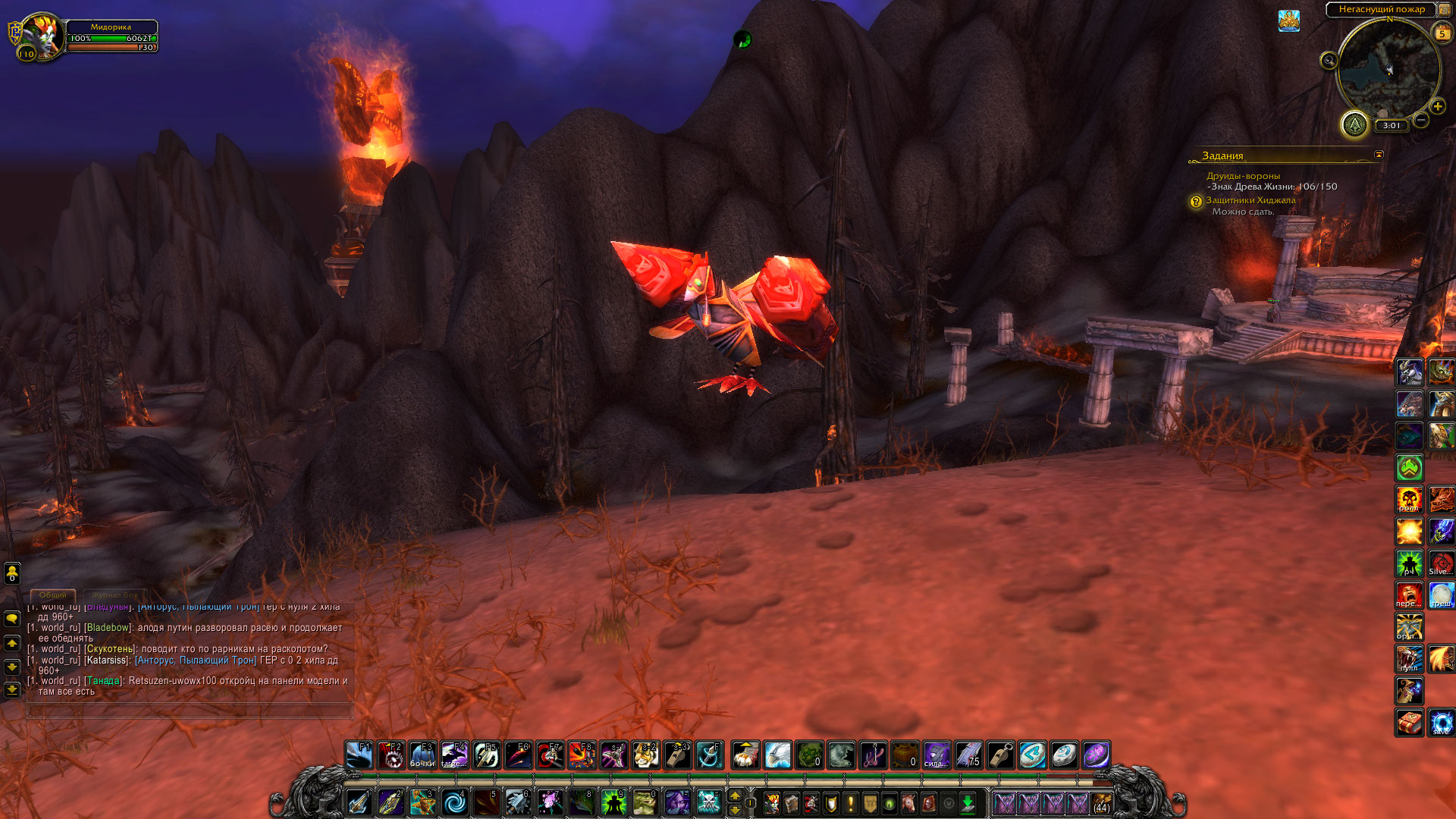The height and width of the screenshot is (819, 1456).
Task: Click the minimap tracking magnifier button
Action: 1329,61
